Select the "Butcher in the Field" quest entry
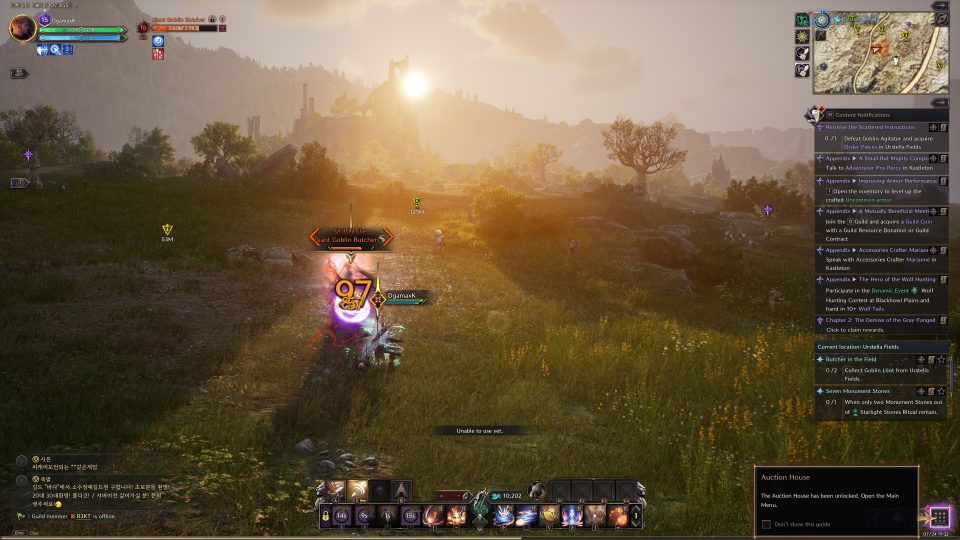 (x=860, y=359)
